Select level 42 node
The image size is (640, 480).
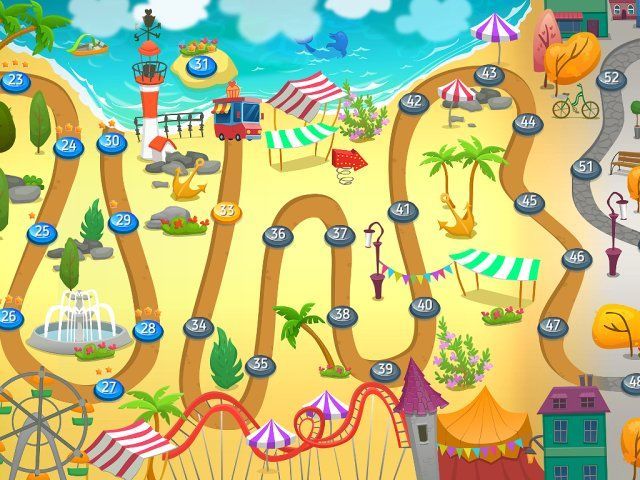pyautogui.click(x=413, y=102)
